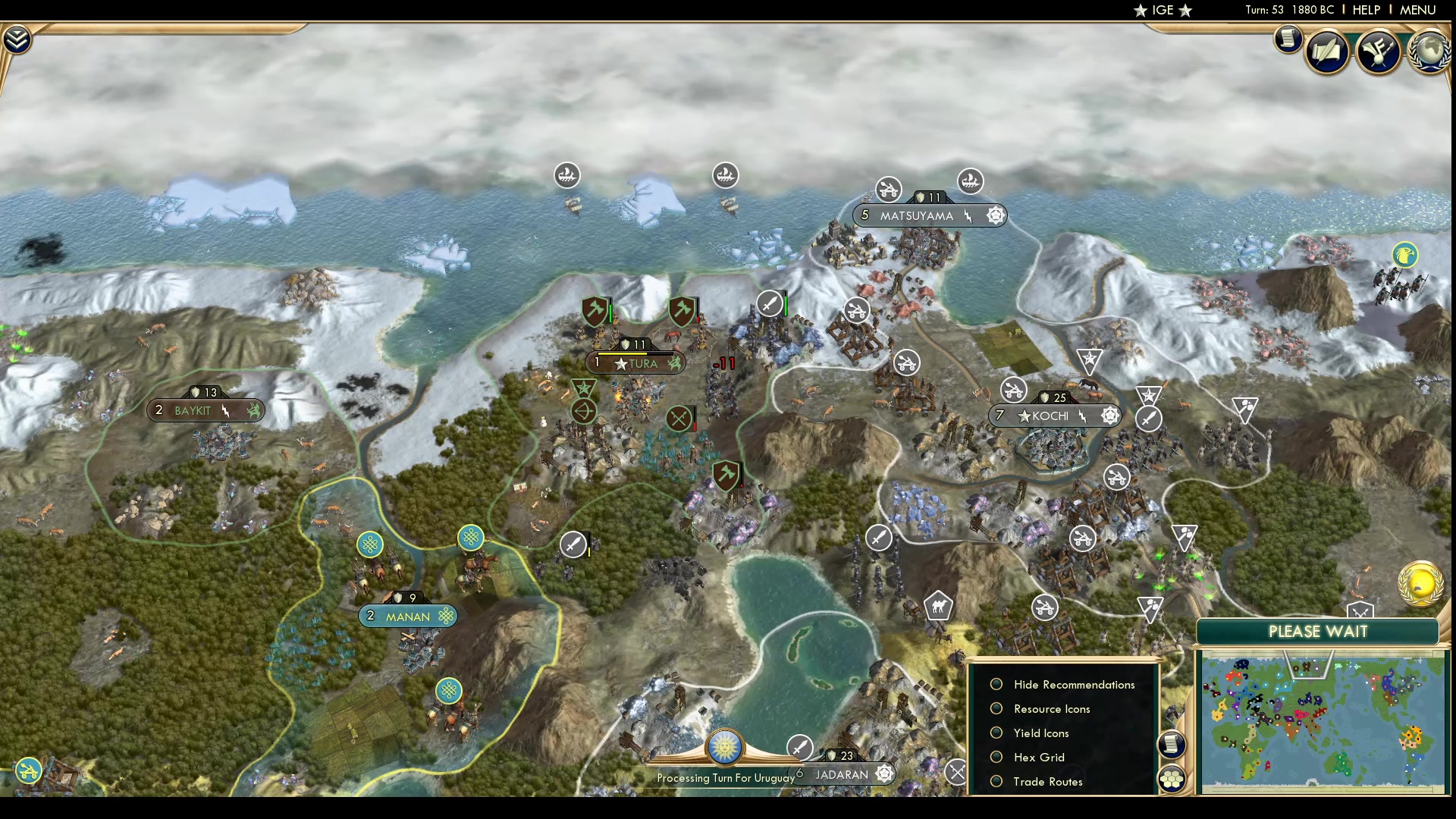Open the small scroll notification log

pos(1288,39)
